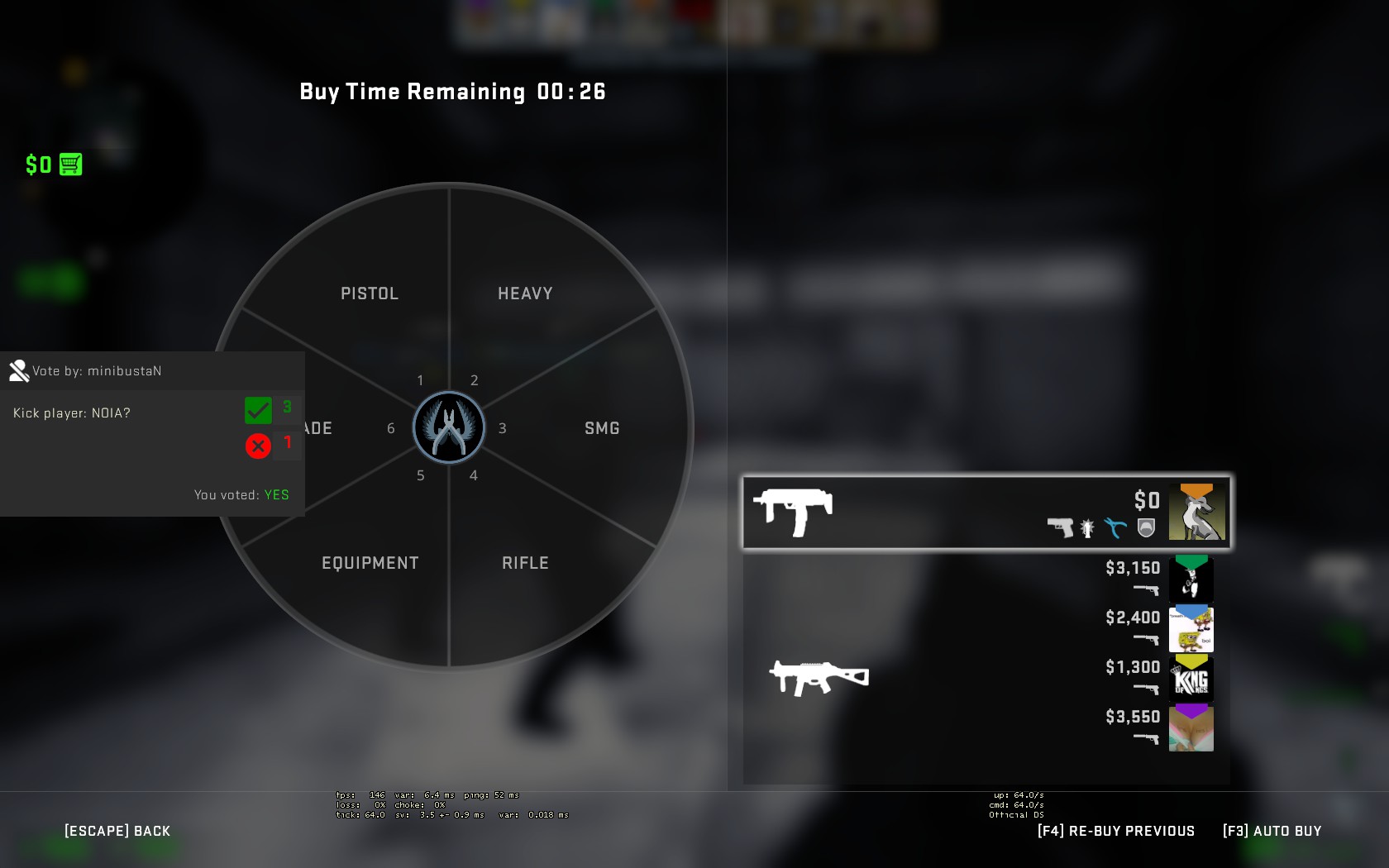This screenshot has width=1389, height=868.
Task: Click the vote-kick player icon in vote panel
Action: (x=19, y=370)
